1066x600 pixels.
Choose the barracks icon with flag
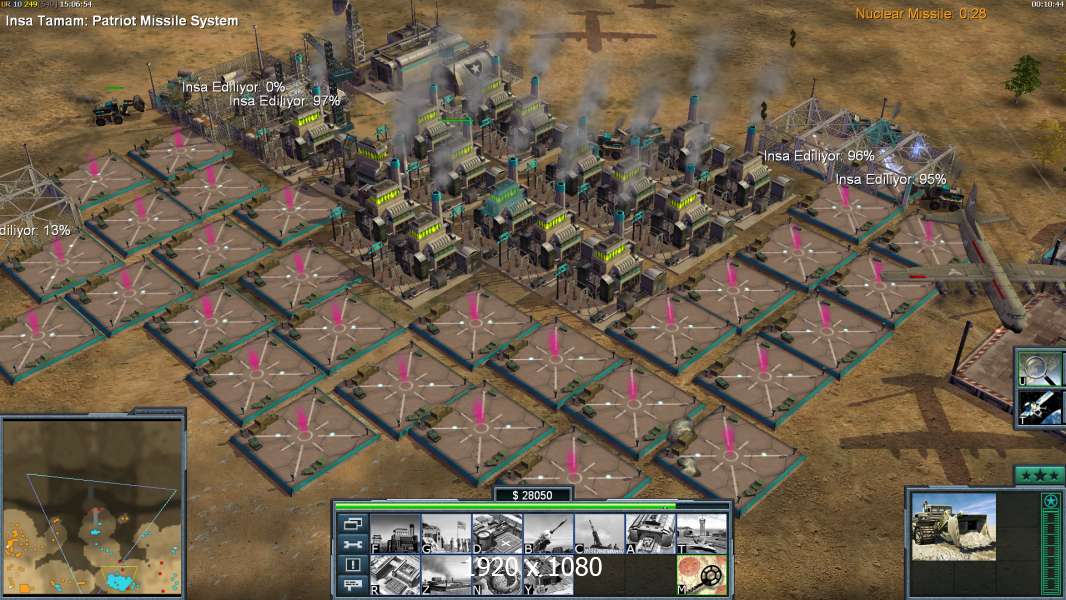tap(445, 533)
